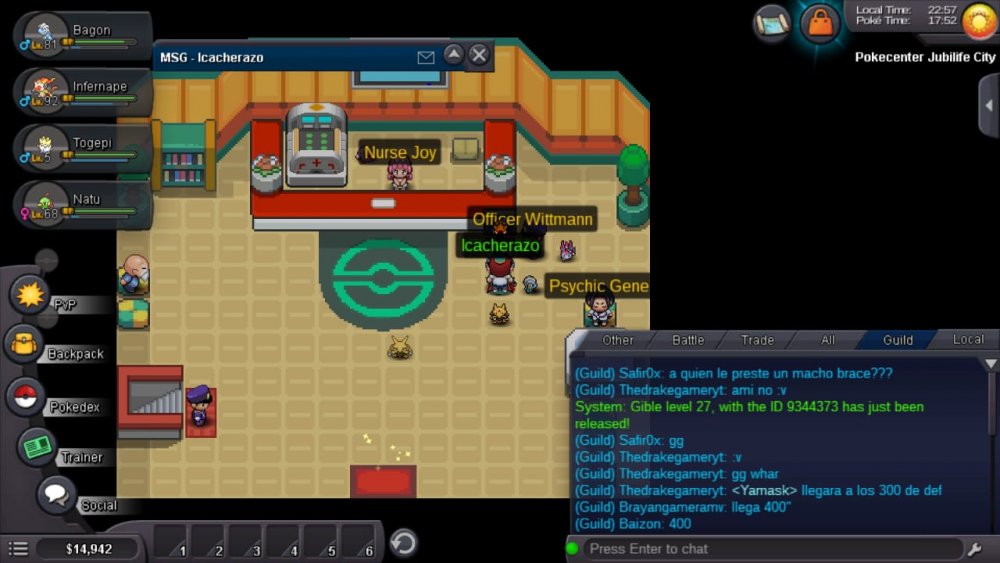
Task: Click the orange shop bag icon
Action: click(x=820, y=22)
